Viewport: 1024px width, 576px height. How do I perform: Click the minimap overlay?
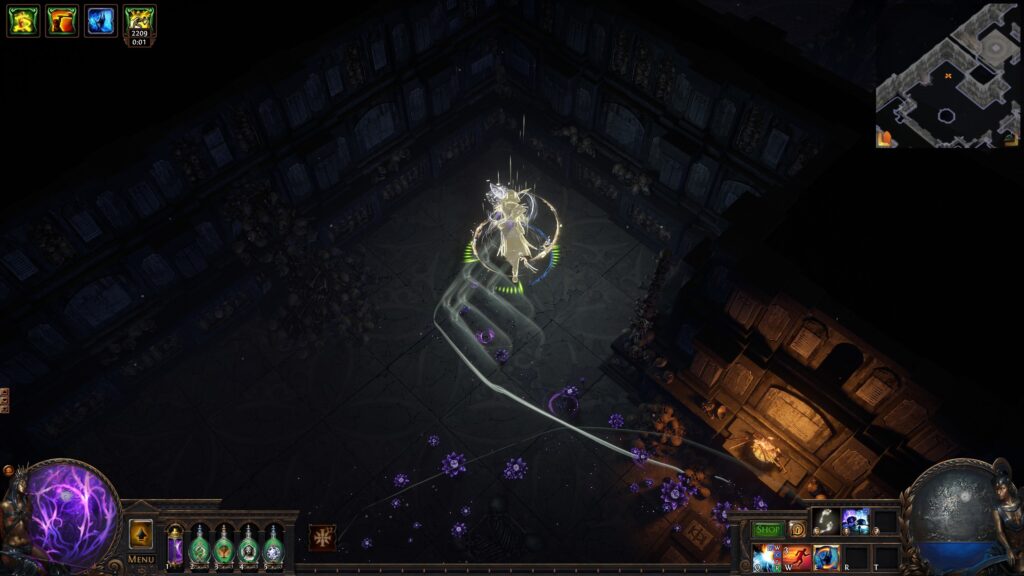946,75
